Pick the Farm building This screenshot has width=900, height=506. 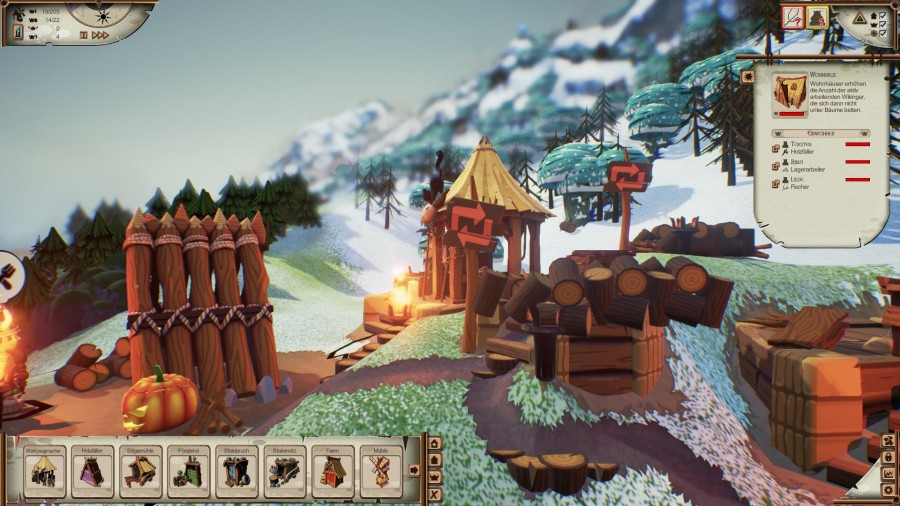pos(332,471)
